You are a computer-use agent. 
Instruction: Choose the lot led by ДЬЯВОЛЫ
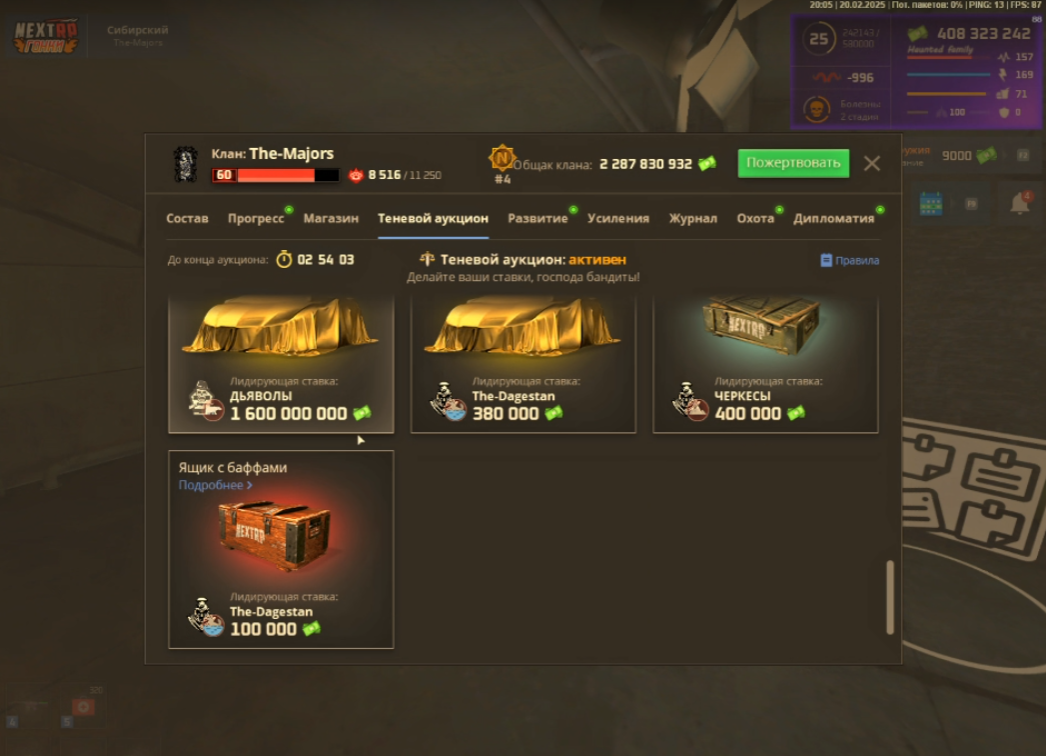click(281, 365)
